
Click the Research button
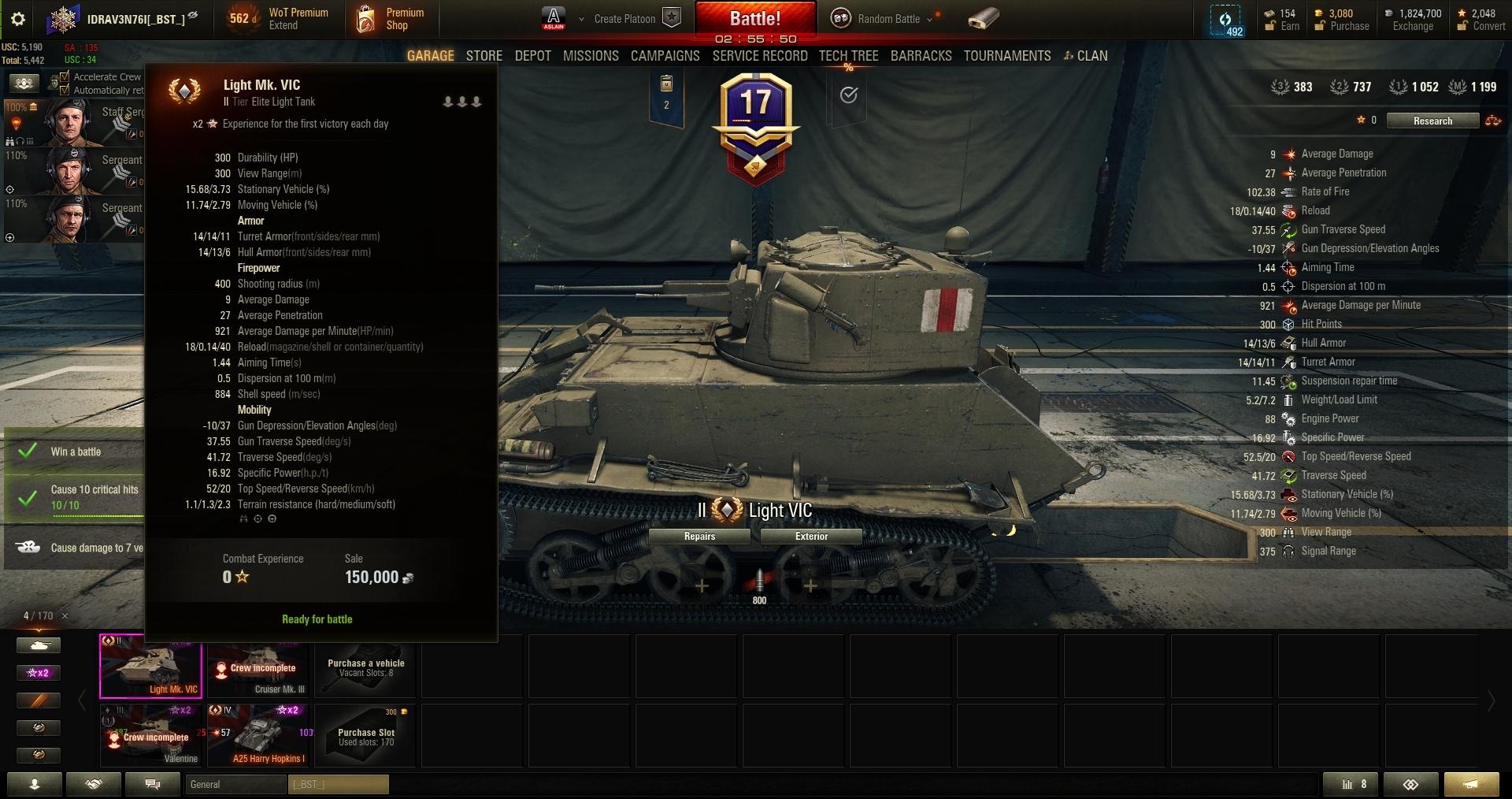point(1432,121)
